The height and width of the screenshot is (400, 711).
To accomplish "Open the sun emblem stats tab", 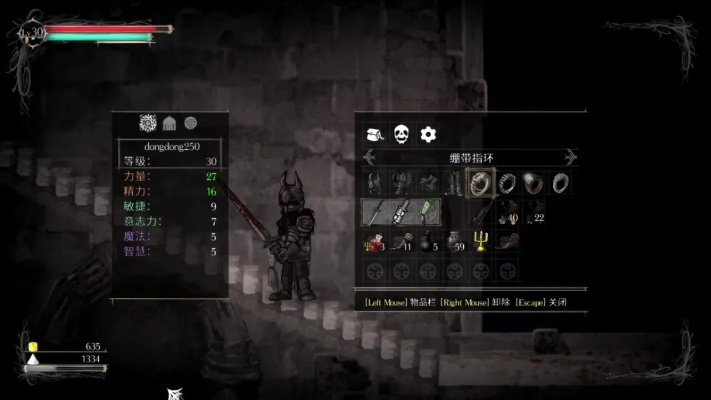I will [148, 122].
